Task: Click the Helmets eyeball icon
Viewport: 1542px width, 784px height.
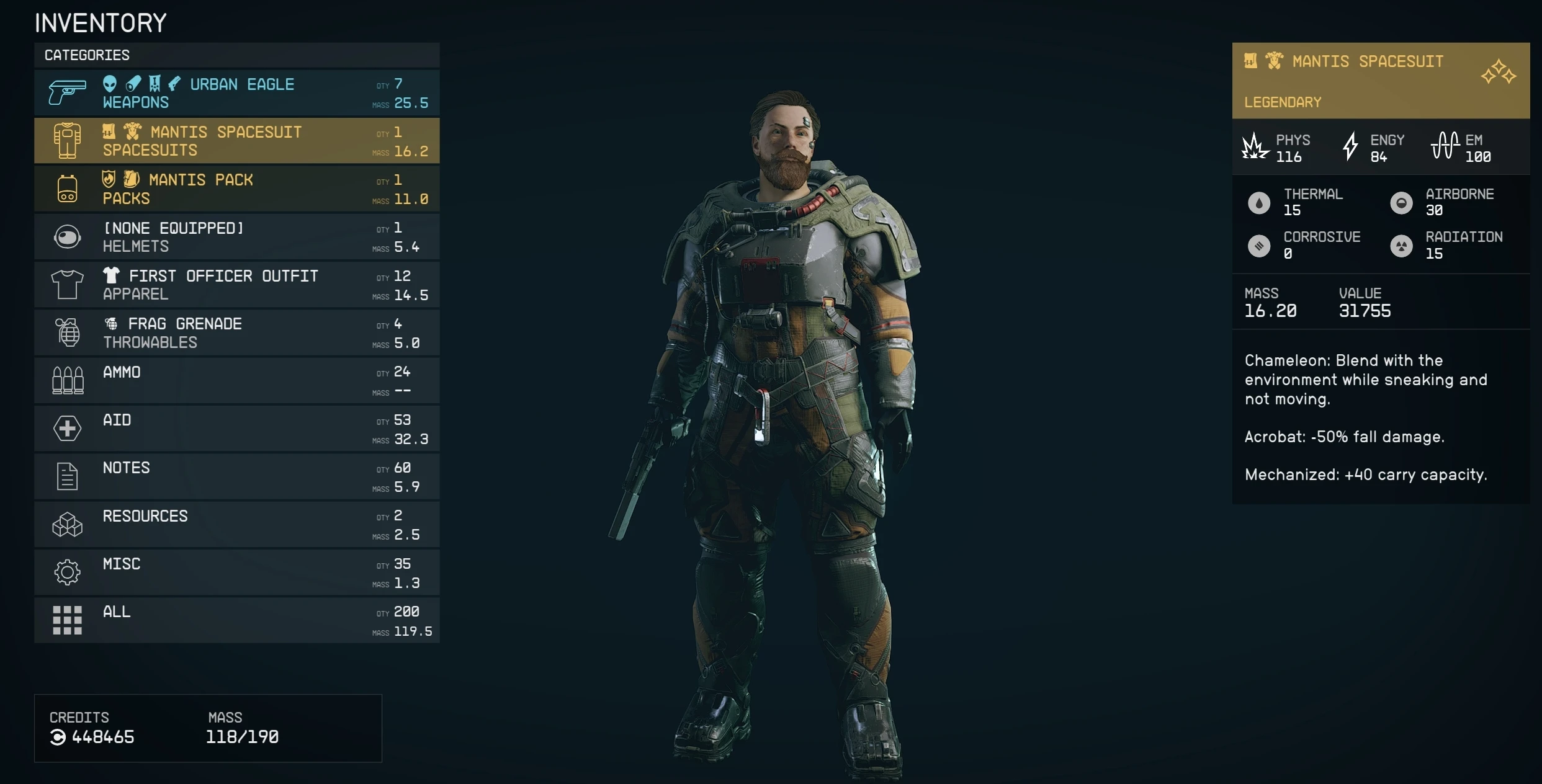Action: [x=66, y=236]
